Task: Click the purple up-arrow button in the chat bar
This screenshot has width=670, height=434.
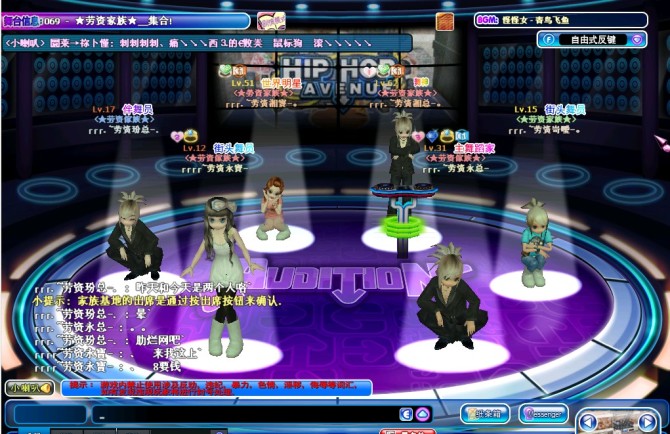Action: (423, 414)
